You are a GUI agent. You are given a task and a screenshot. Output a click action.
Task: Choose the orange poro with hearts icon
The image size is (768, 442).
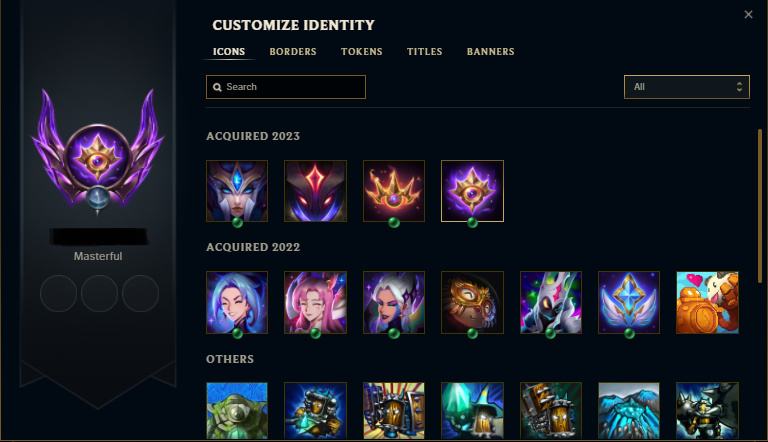click(x=707, y=302)
